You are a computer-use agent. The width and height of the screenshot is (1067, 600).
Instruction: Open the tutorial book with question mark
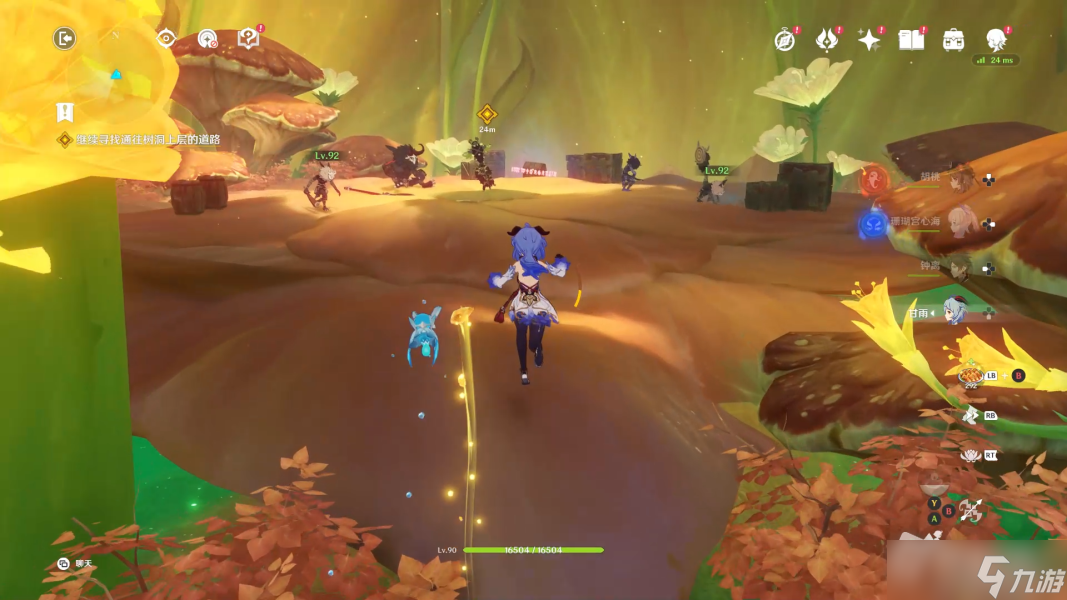pyautogui.click(x=248, y=39)
